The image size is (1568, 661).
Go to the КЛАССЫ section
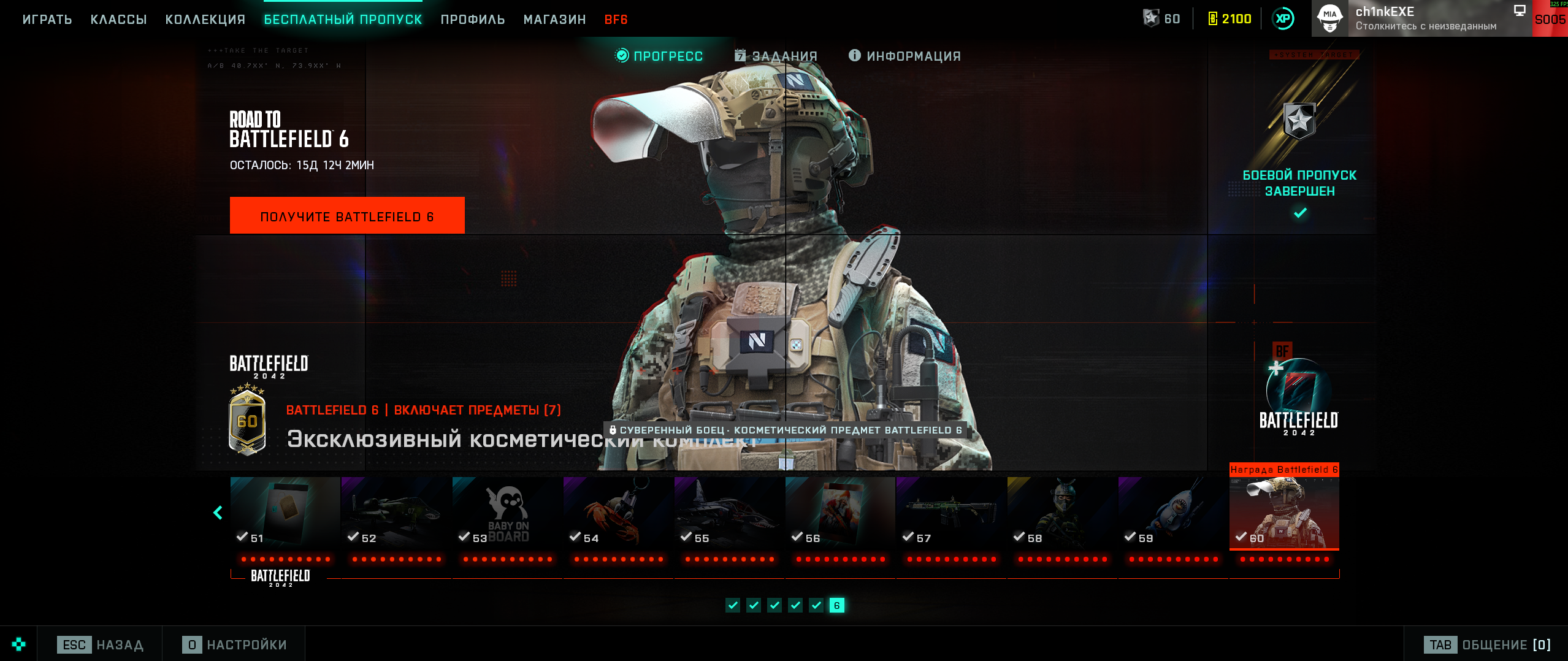click(118, 20)
